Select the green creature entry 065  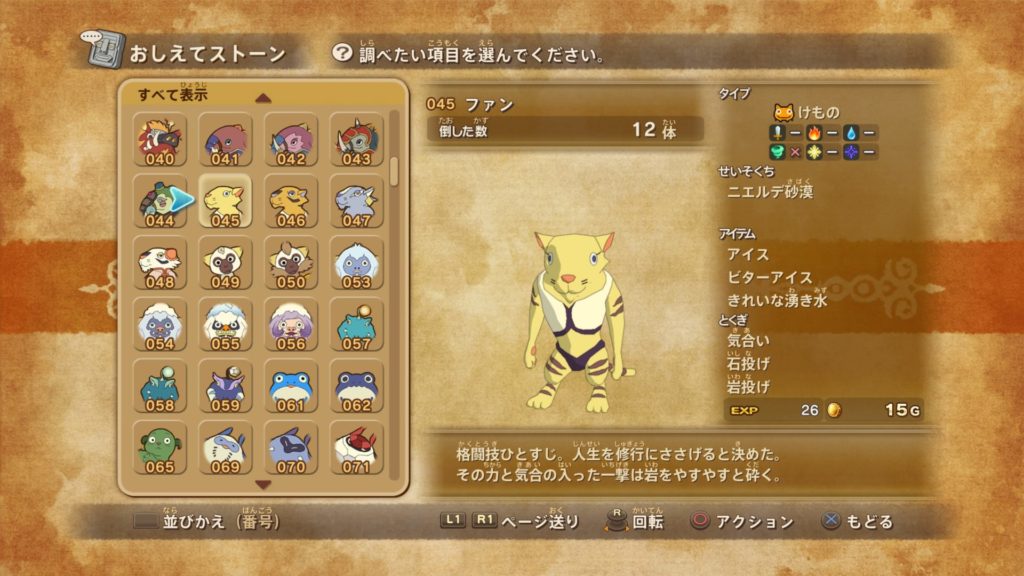160,449
